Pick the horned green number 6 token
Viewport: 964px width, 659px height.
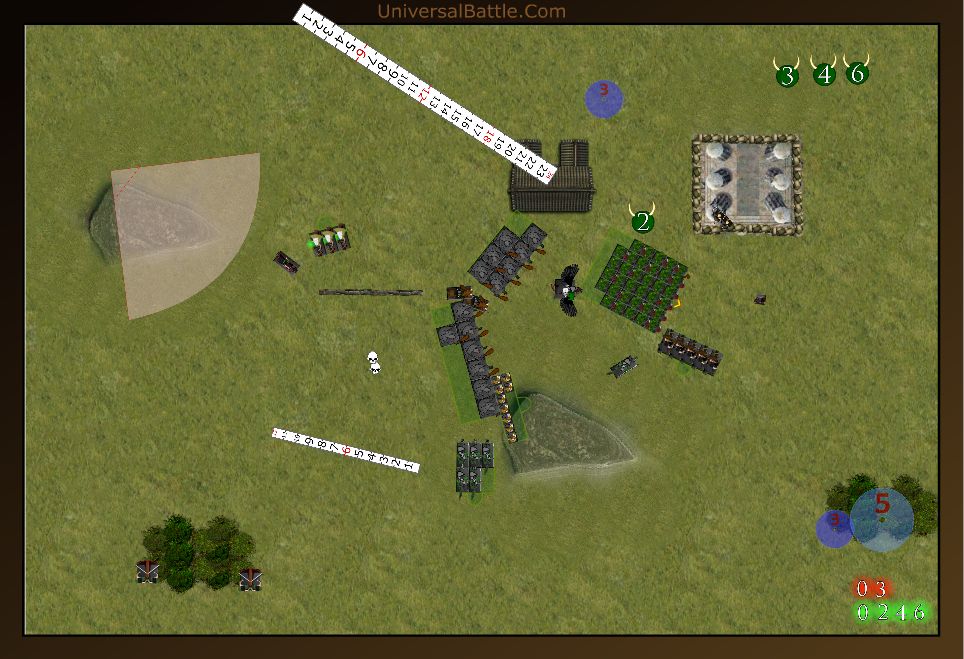(857, 72)
